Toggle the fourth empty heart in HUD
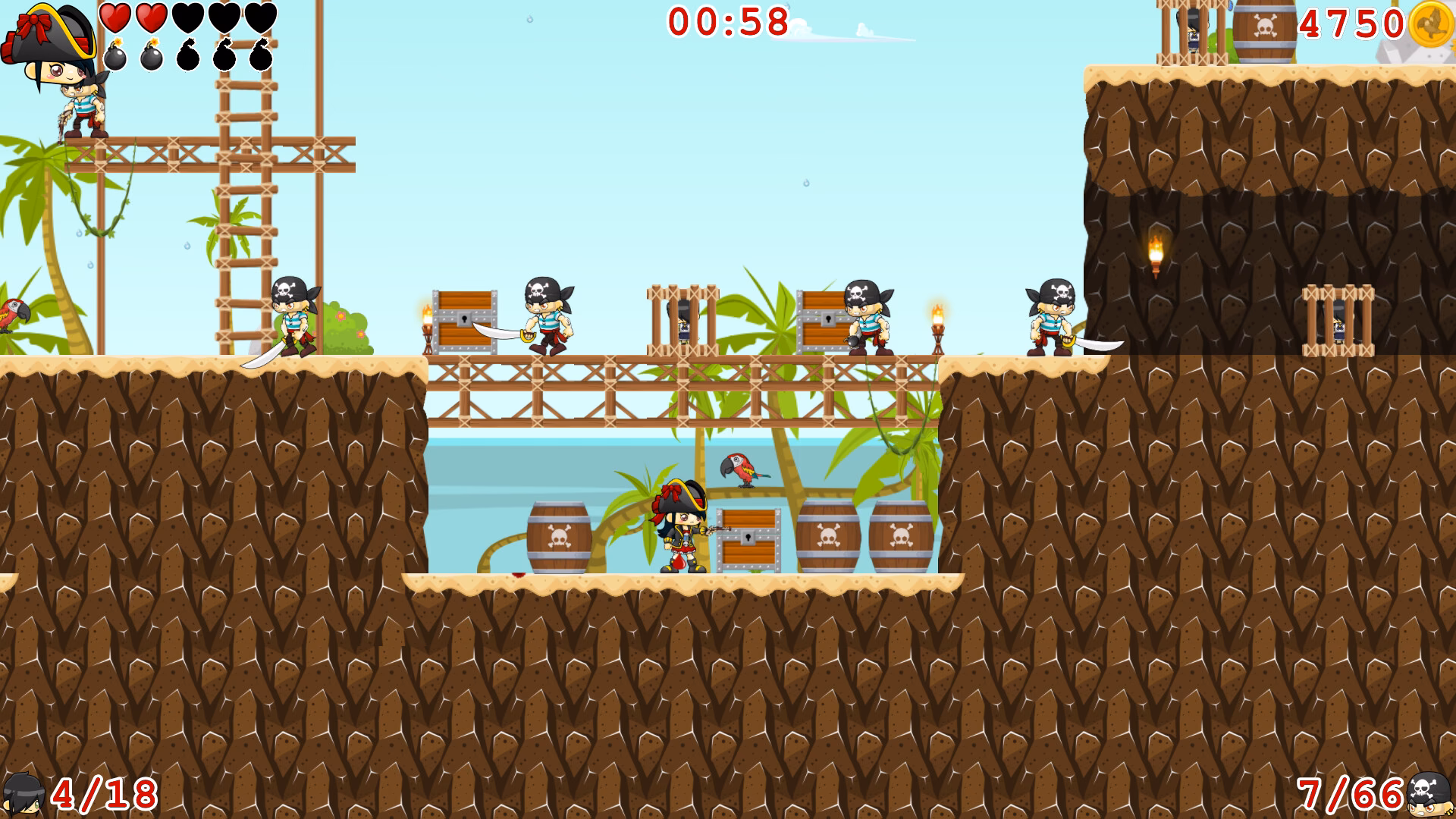Screen dimensions: 1456x819 coord(222,17)
